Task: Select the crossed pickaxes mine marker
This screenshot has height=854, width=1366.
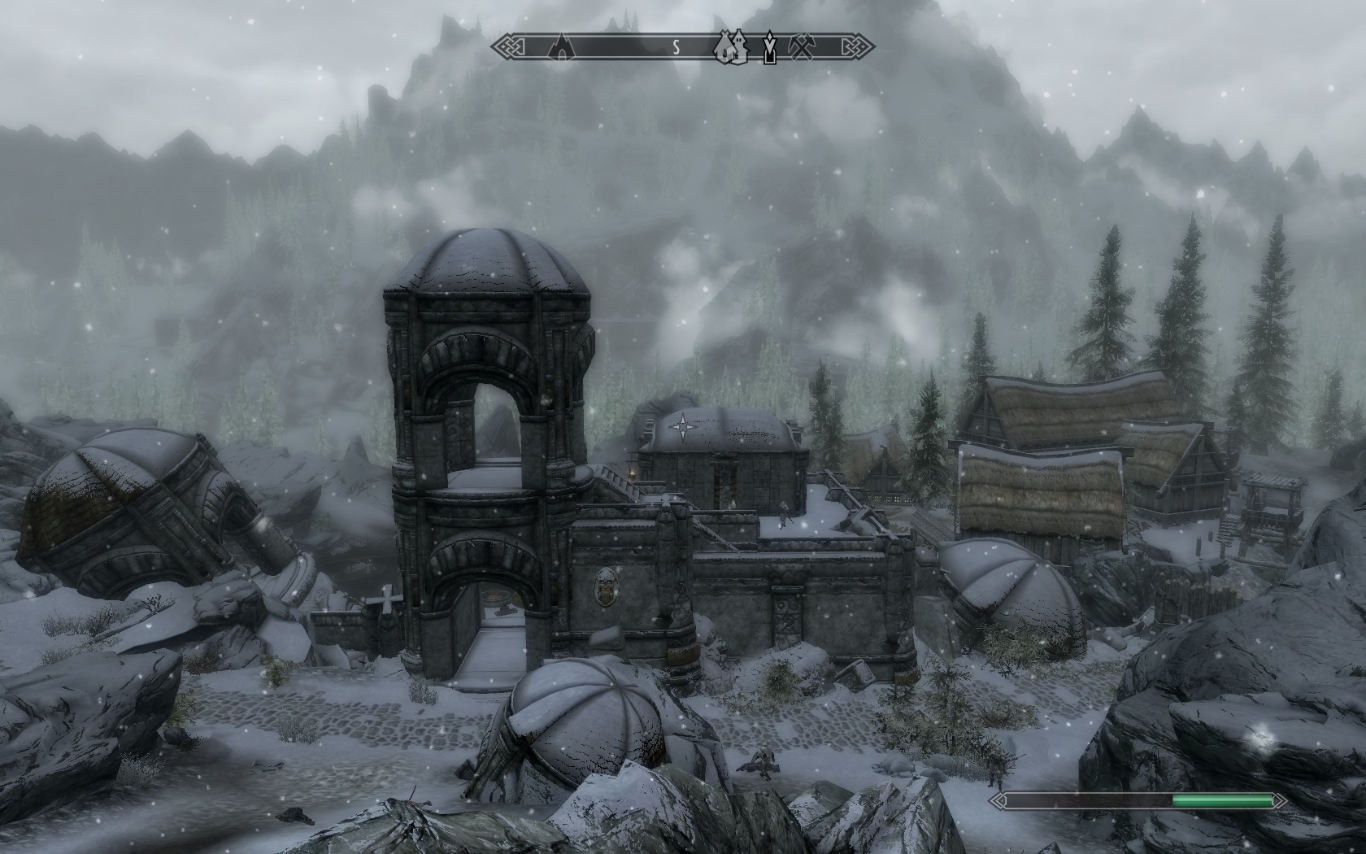Action: [802, 46]
